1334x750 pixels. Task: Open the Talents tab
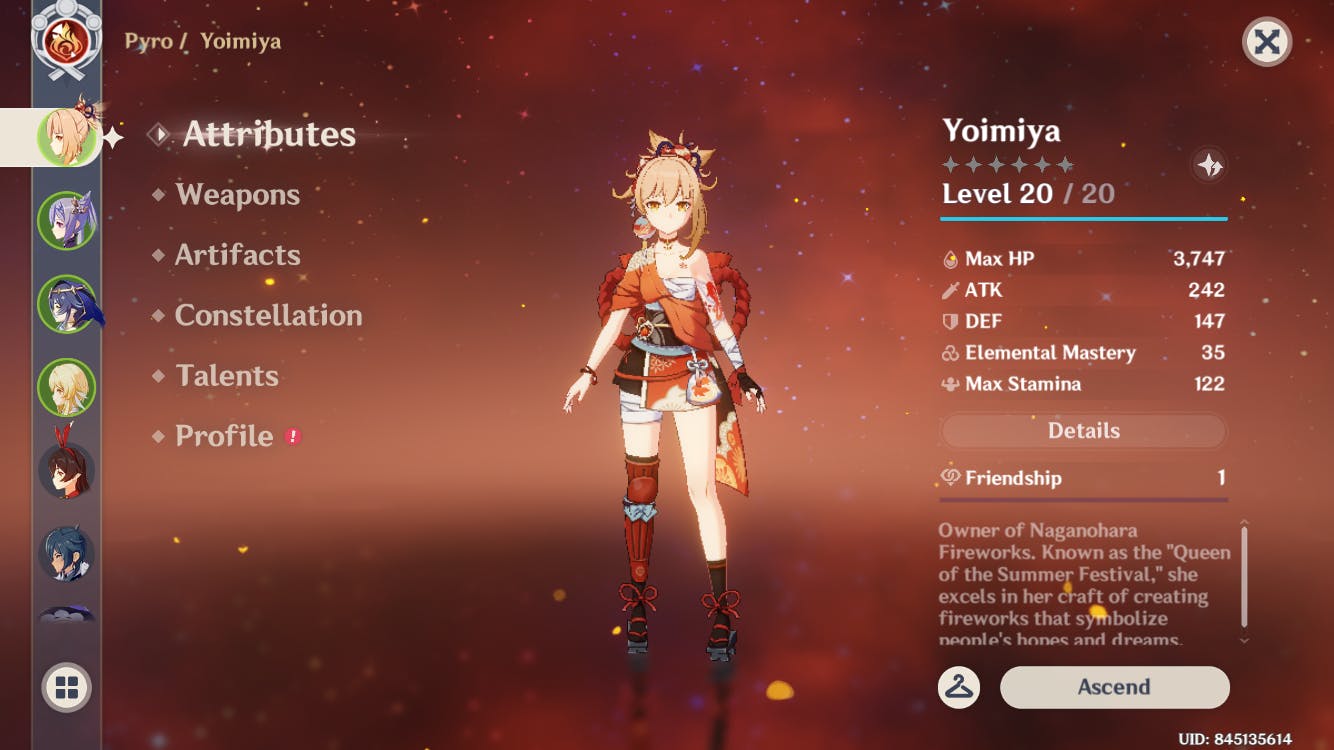click(227, 376)
